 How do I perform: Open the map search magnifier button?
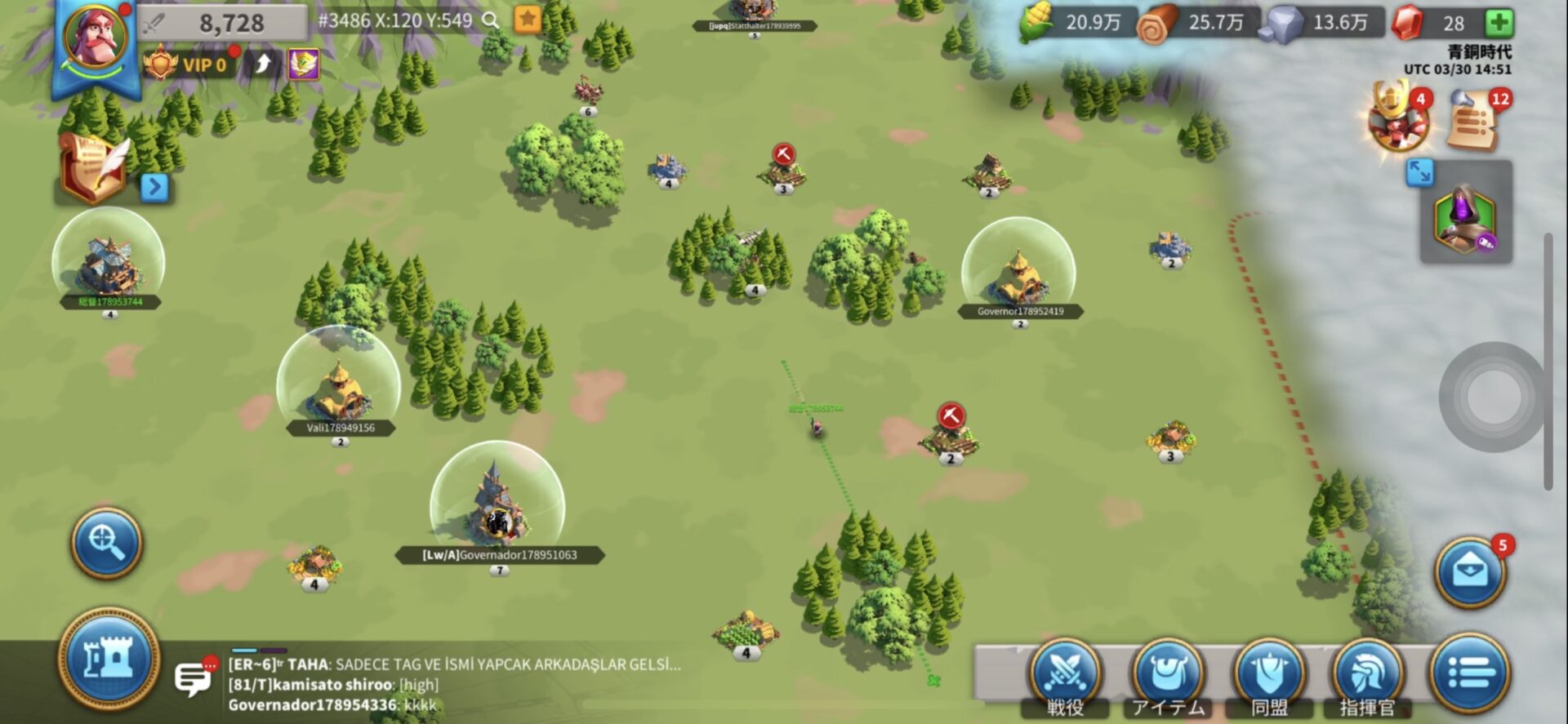(106, 542)
